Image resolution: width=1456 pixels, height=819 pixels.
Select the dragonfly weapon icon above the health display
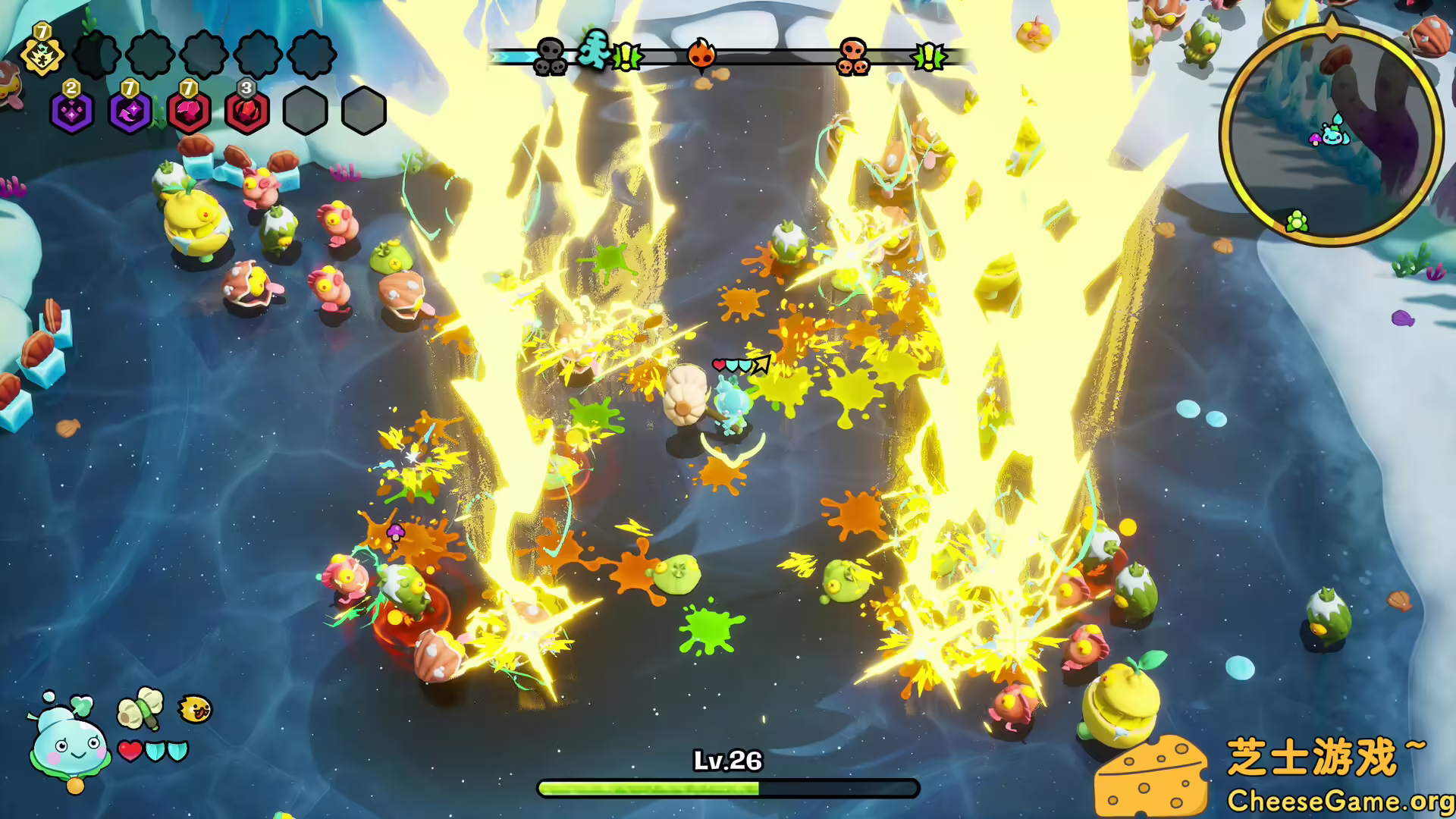point(140,707)
